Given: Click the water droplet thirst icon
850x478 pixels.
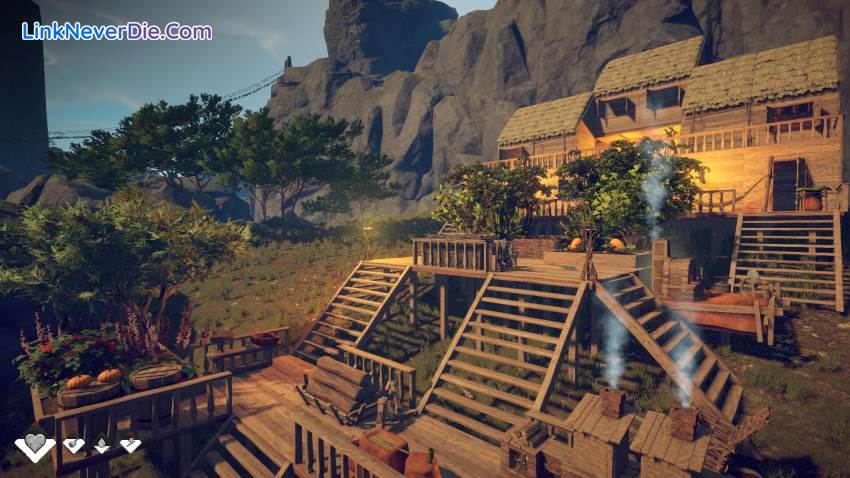Looking at the screenshot, I should click(x=102, y=446).
